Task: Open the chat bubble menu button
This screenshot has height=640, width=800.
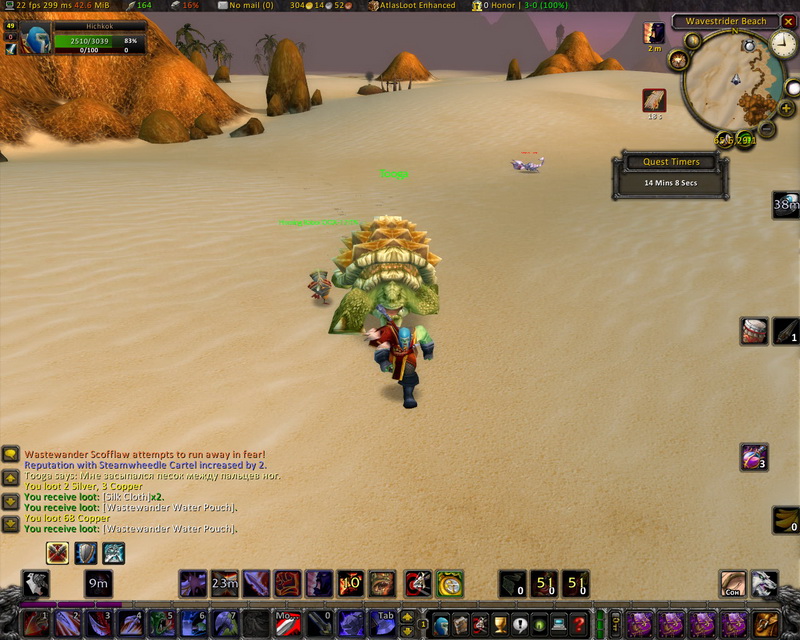Action: pyautogui.click(x=10, y=455)
